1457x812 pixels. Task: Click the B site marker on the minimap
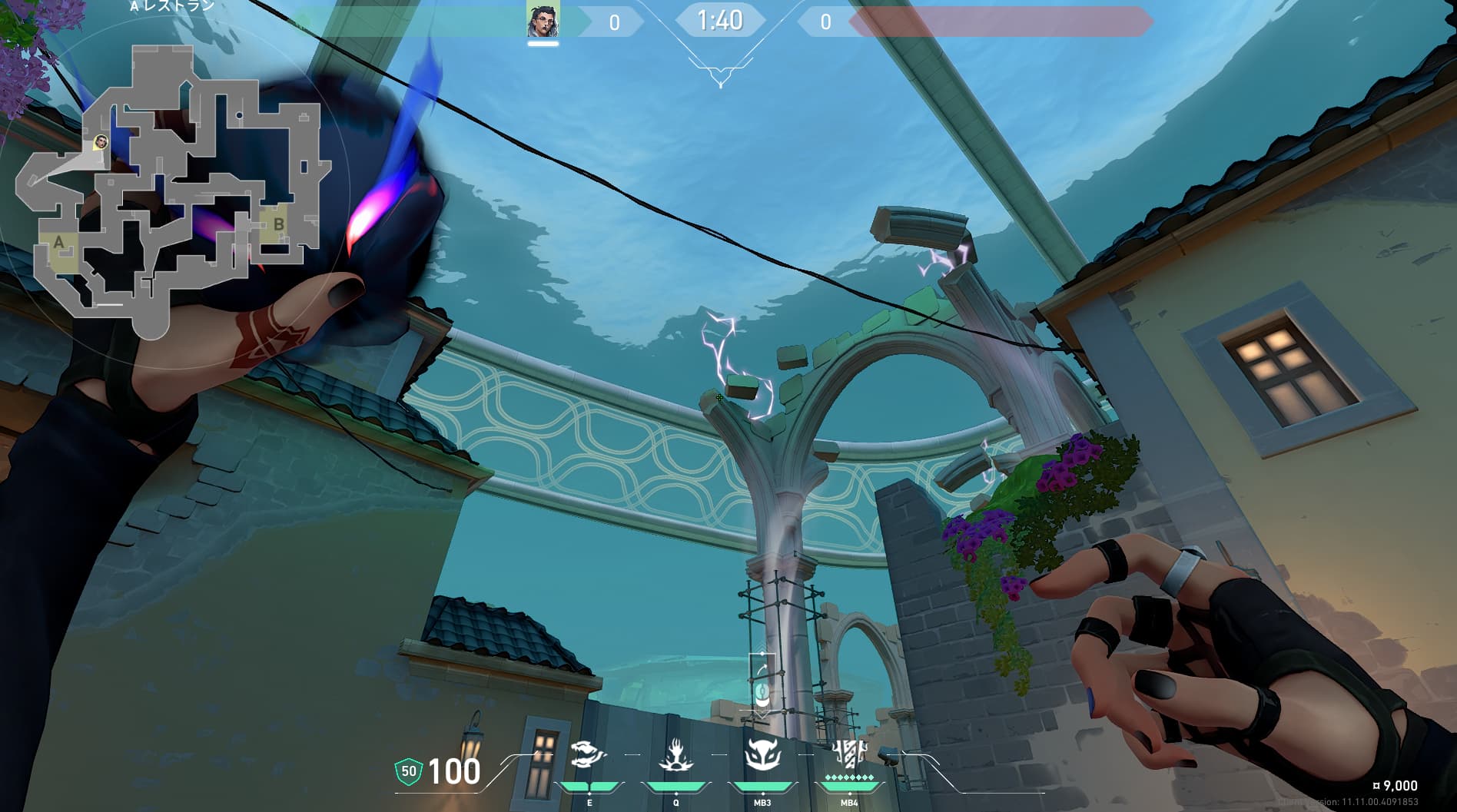click(278, 224)
